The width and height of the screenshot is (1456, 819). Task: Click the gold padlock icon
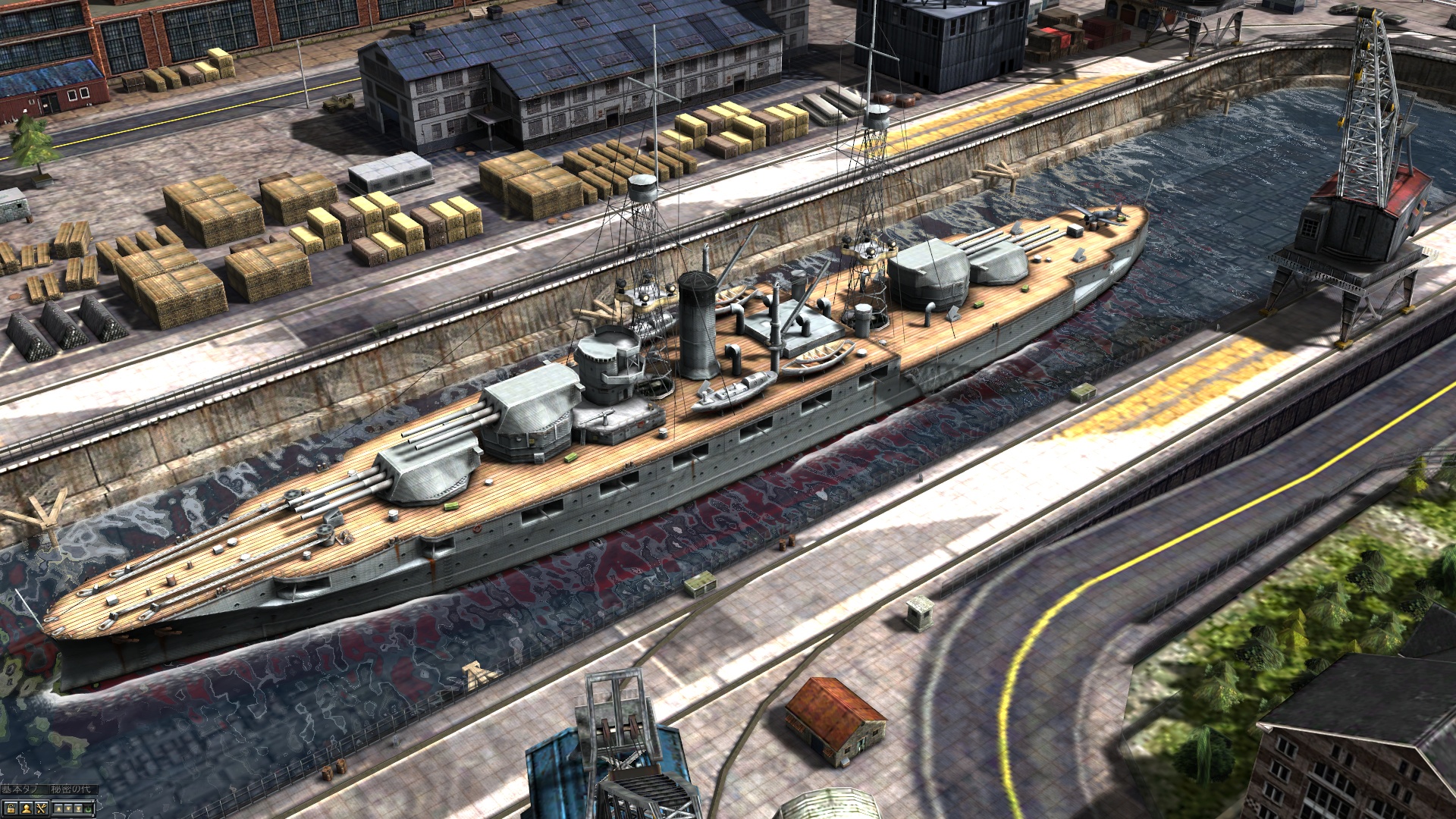click(x=11, y=808)
